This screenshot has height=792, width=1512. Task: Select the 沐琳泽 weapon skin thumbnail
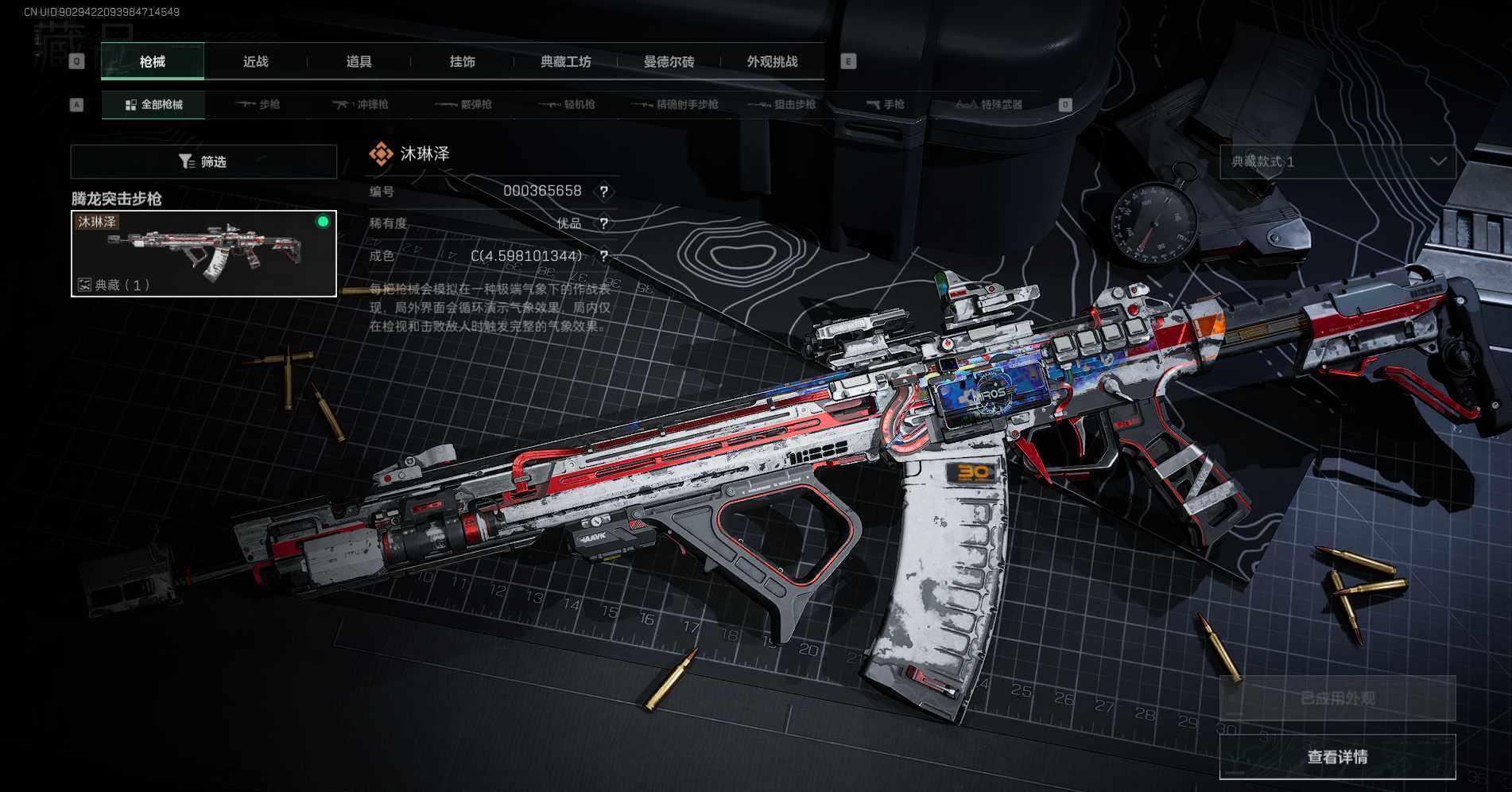tap(204, 254)
